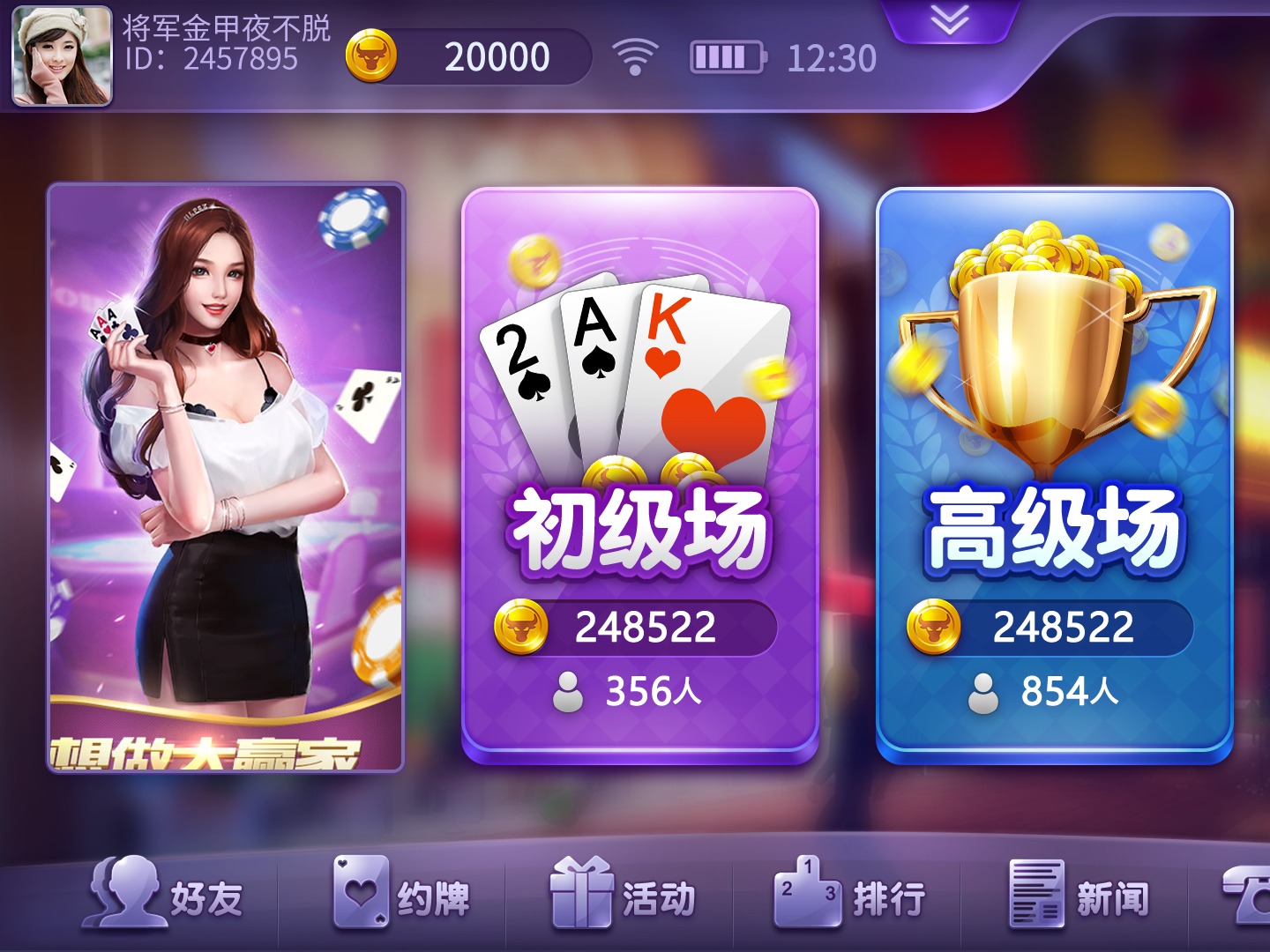Click the player count icon showing 854人
Image resolution: width=1270 pixels, height=952 pixels.
click(x=985, y=693)
